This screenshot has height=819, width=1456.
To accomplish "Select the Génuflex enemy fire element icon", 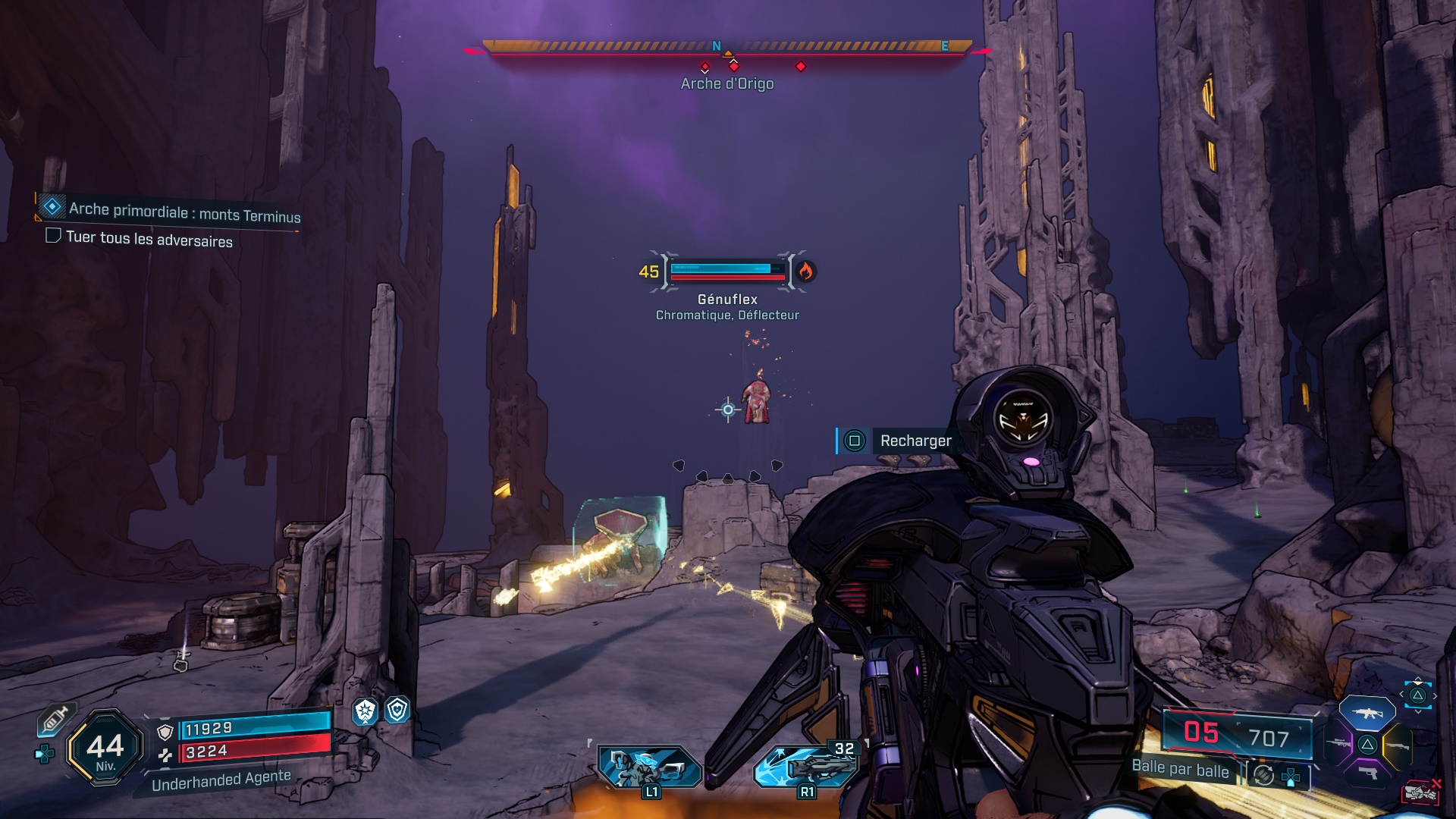I will coord(805,271).
